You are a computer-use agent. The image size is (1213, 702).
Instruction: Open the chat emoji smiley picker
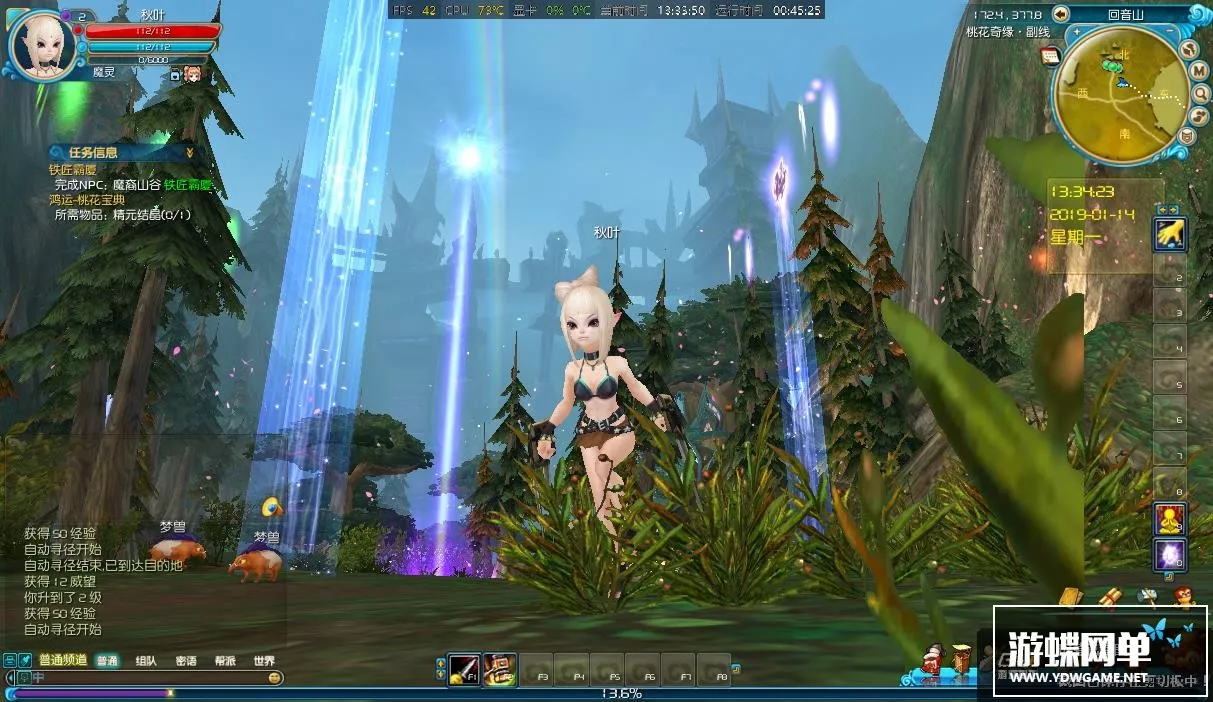(x=274, y=678)
